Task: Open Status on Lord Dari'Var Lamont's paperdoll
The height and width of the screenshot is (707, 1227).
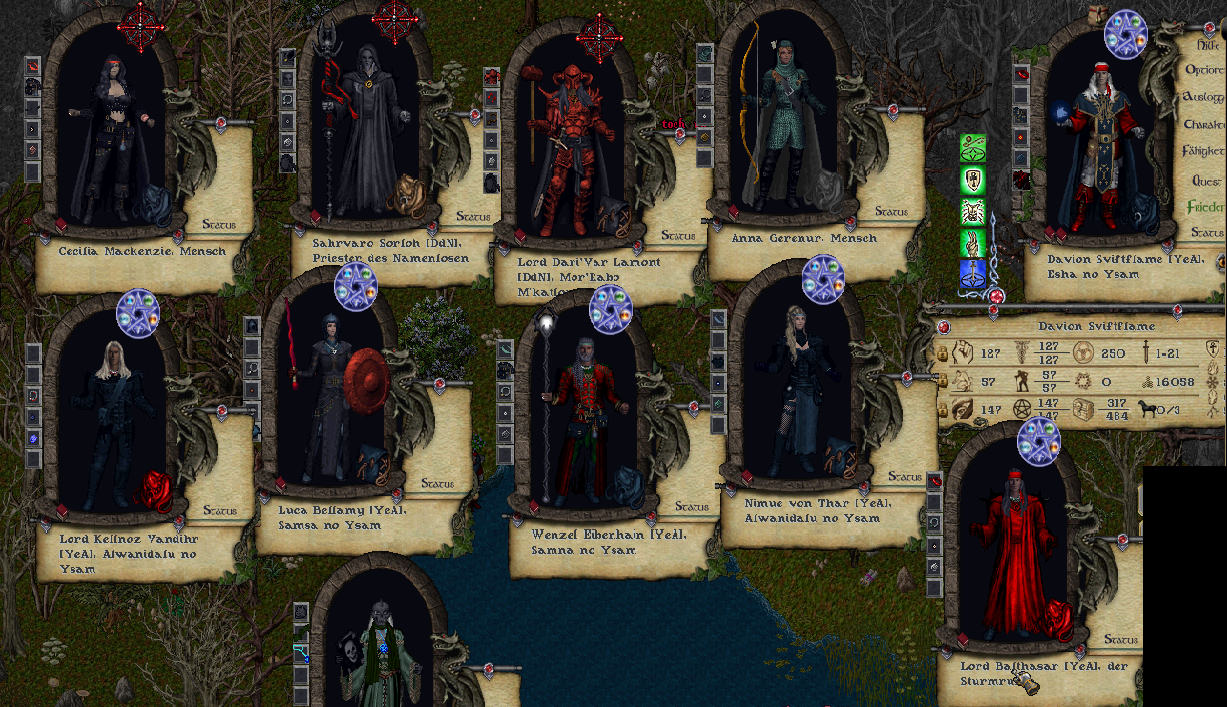Action: point(678,236)
